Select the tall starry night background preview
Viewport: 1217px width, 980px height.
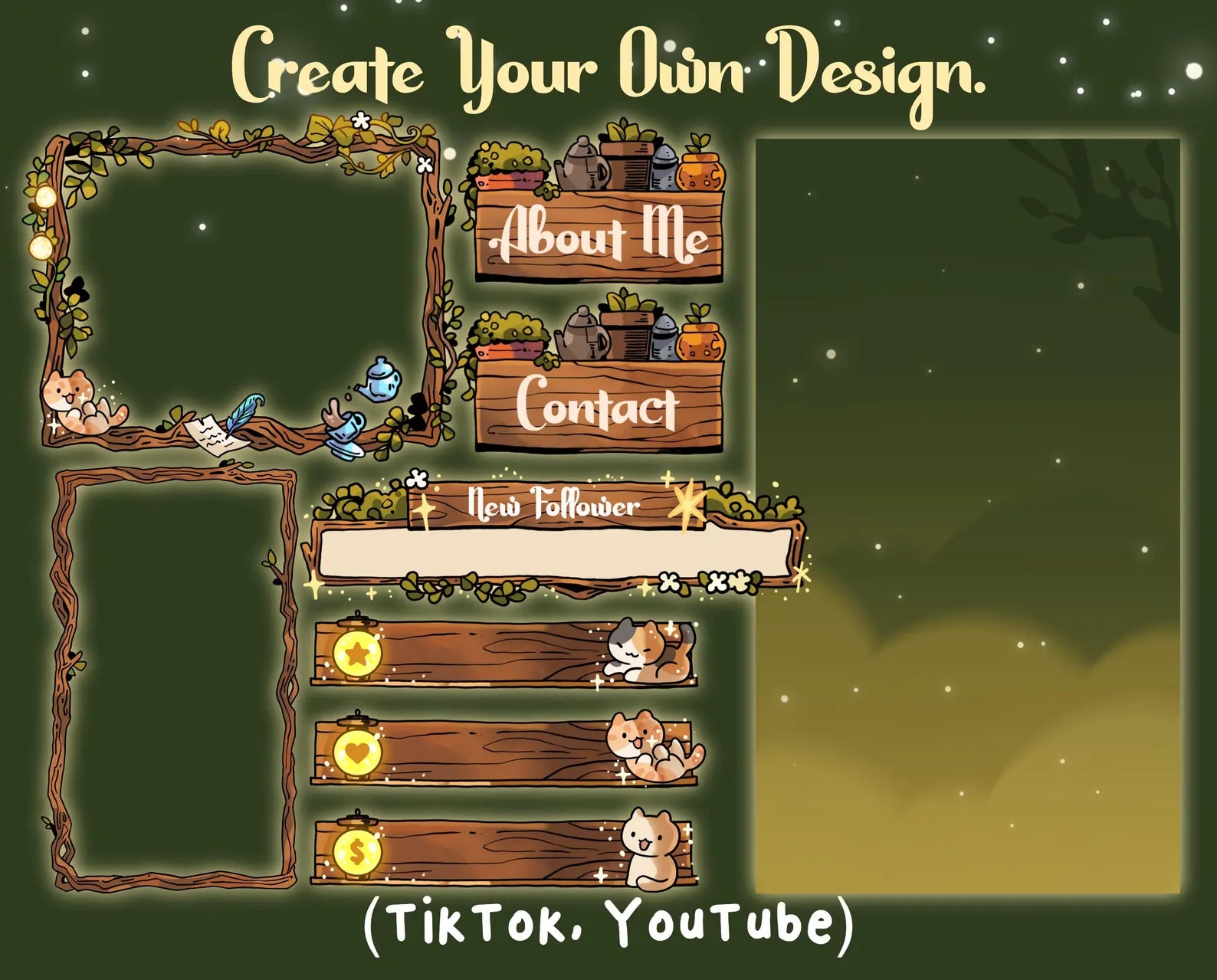(967, 515)
